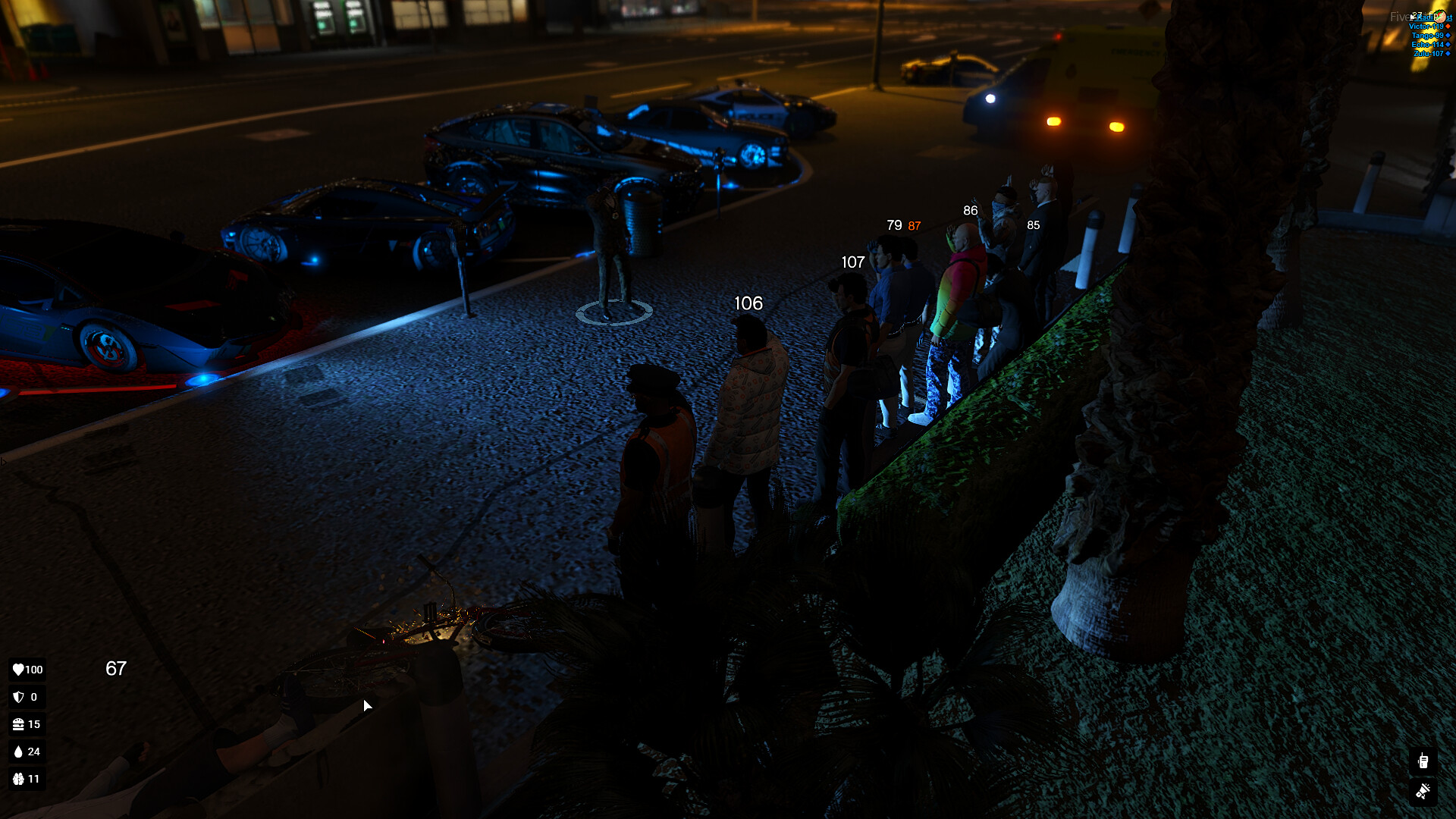Select the downed player's ID 67
Image resolution: width=1456 pixels, height=819 pixels.
click(118, 669)
